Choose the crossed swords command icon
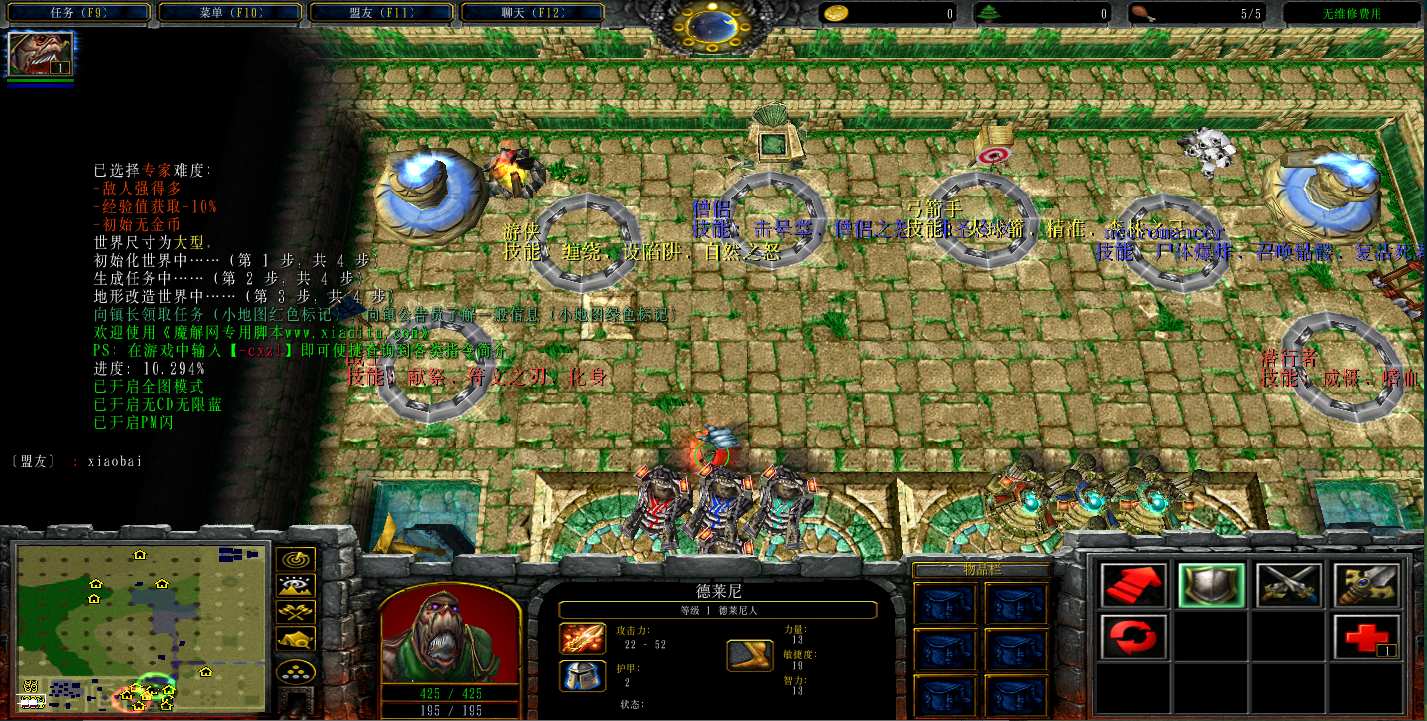 click(1289, 585)
